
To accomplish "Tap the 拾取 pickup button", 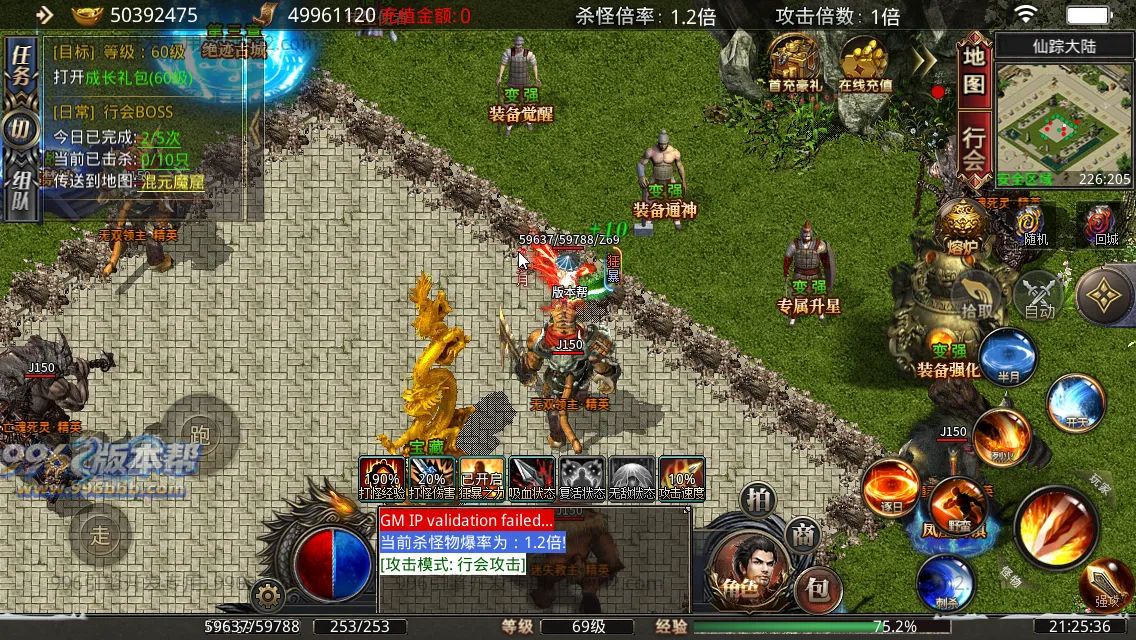I will [x=978, y=296].
